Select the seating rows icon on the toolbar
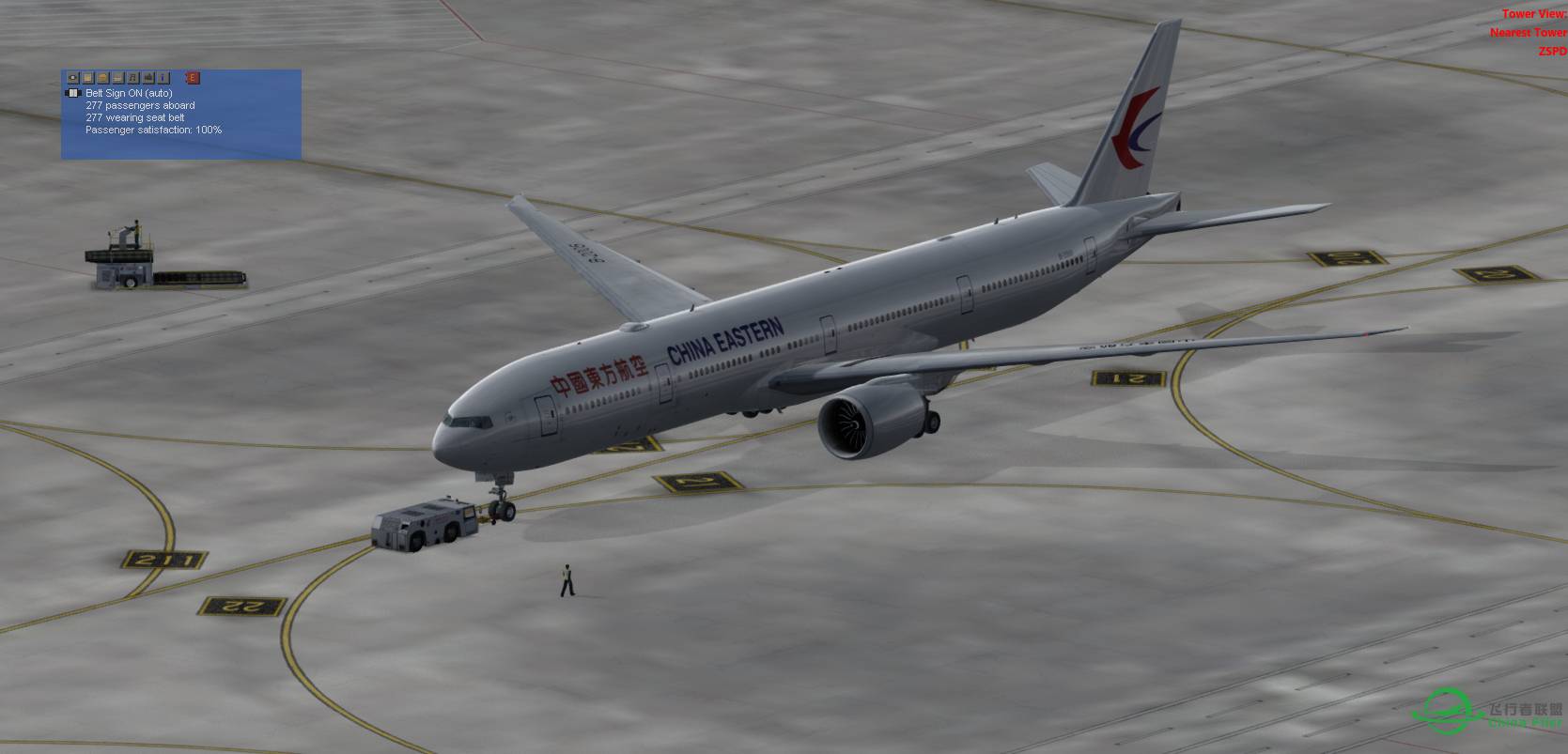Screen dimensions: 1568x754 coord(117,78)
